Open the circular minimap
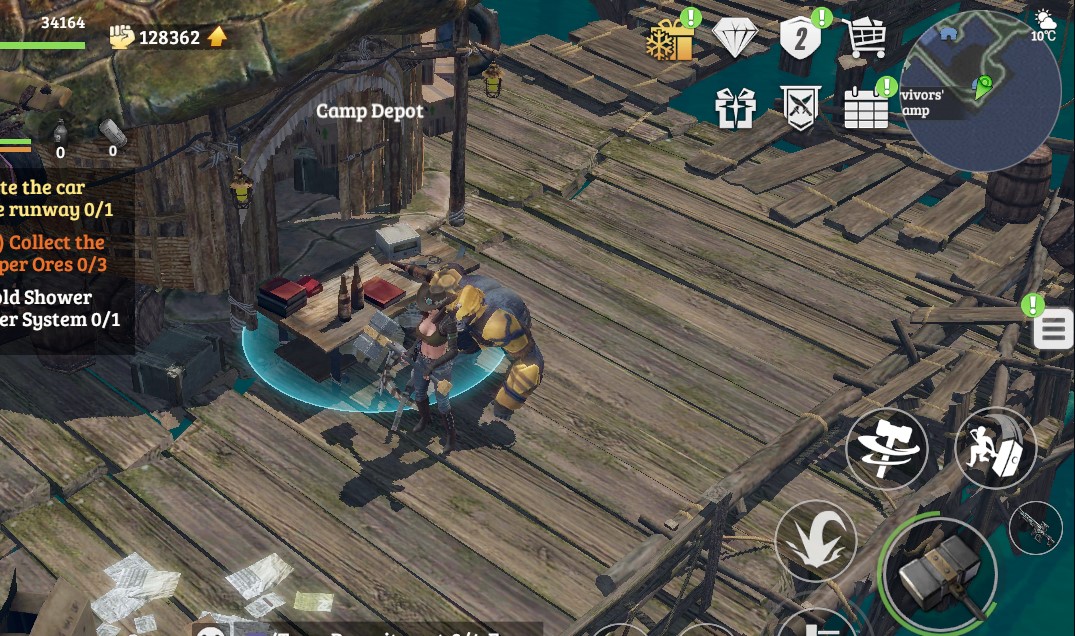1075x636 pixels. [x=980, y=92]
